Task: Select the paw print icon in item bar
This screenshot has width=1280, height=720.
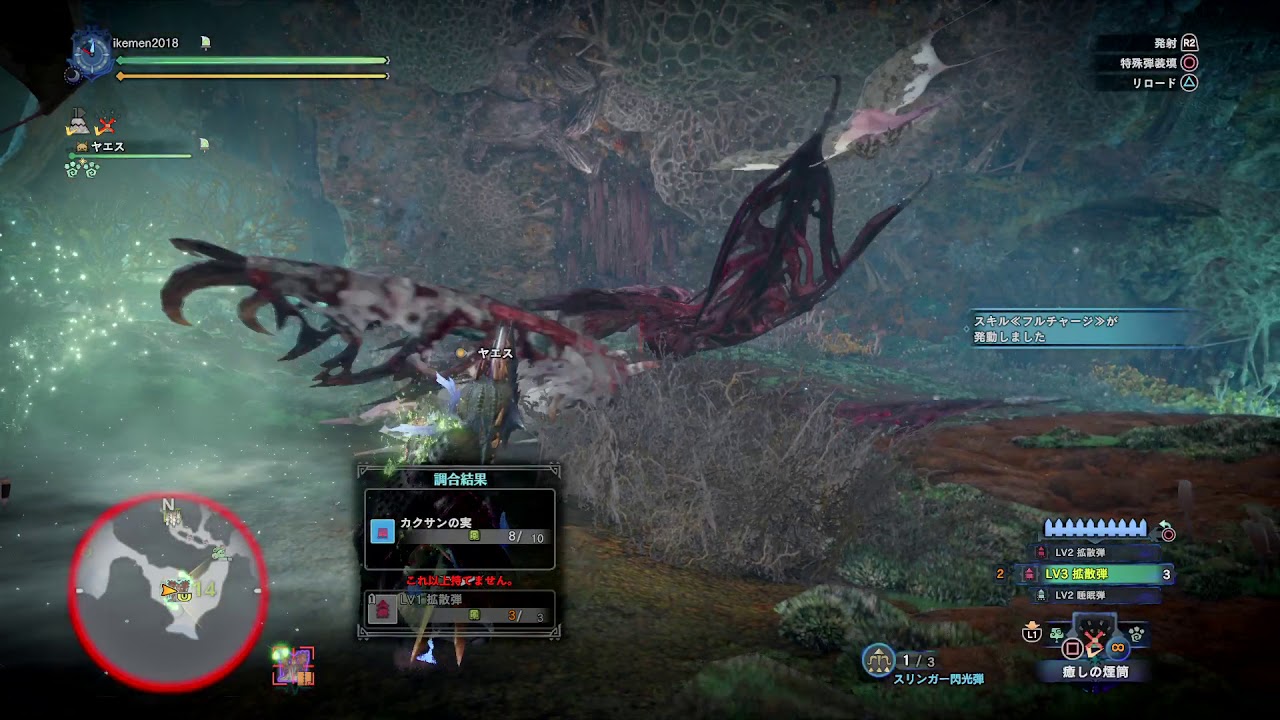Action: coord(1136,633)
